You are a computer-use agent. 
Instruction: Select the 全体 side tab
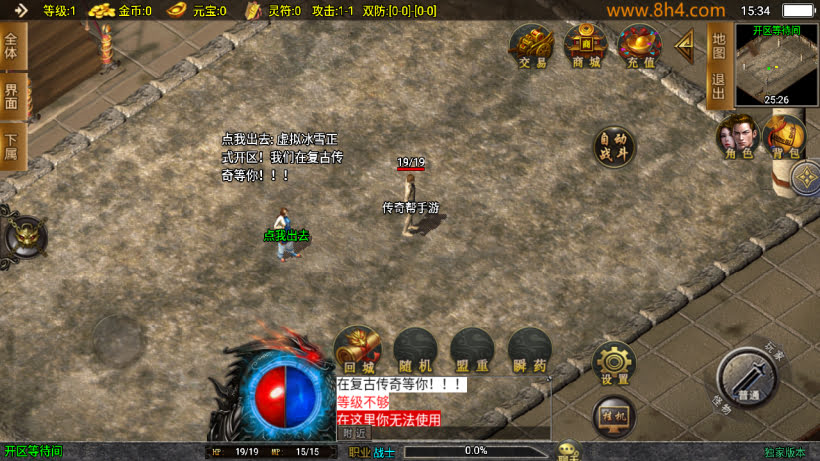[12, 46]
